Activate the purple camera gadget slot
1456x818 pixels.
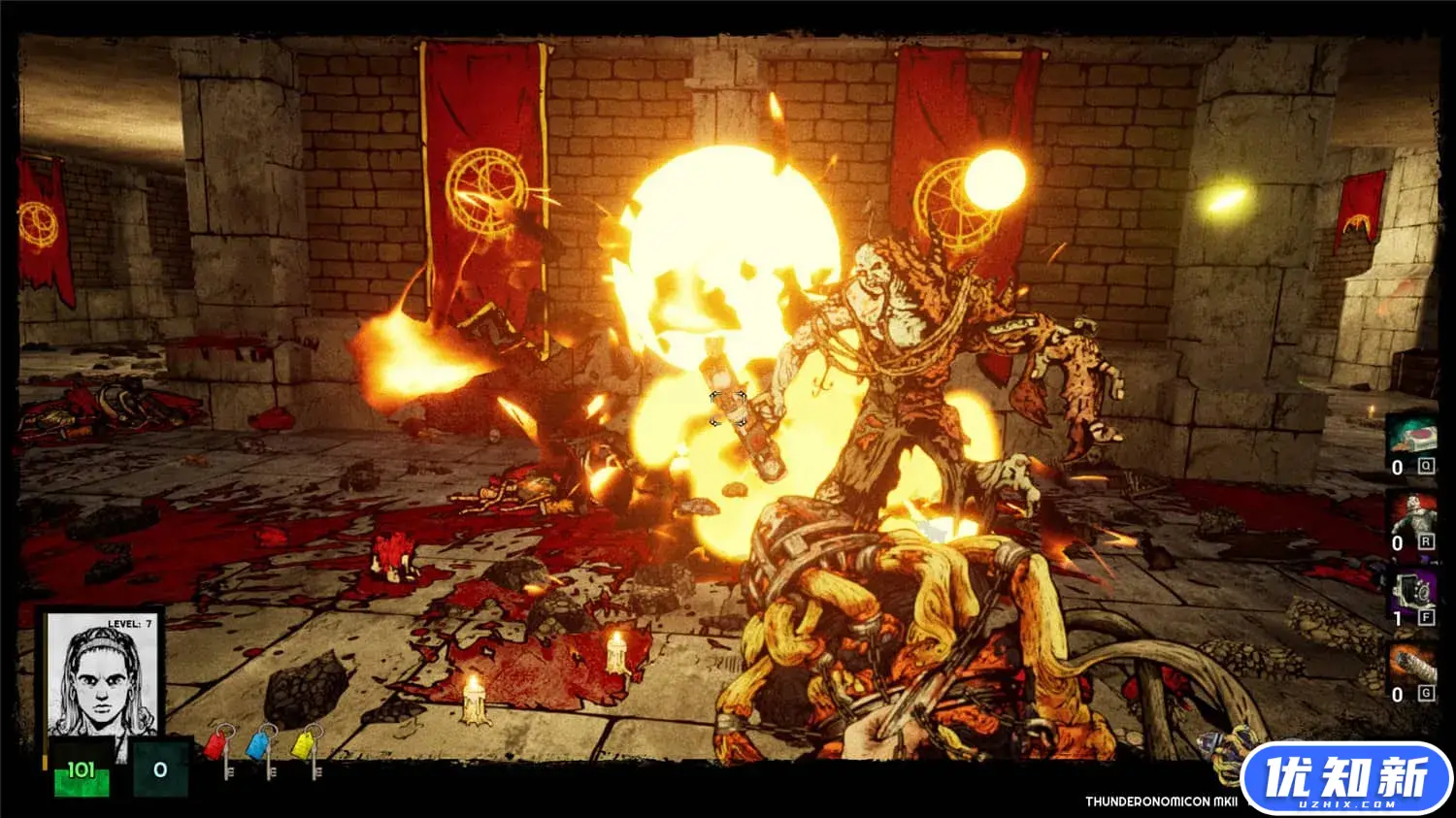(x=1410, y=589)
